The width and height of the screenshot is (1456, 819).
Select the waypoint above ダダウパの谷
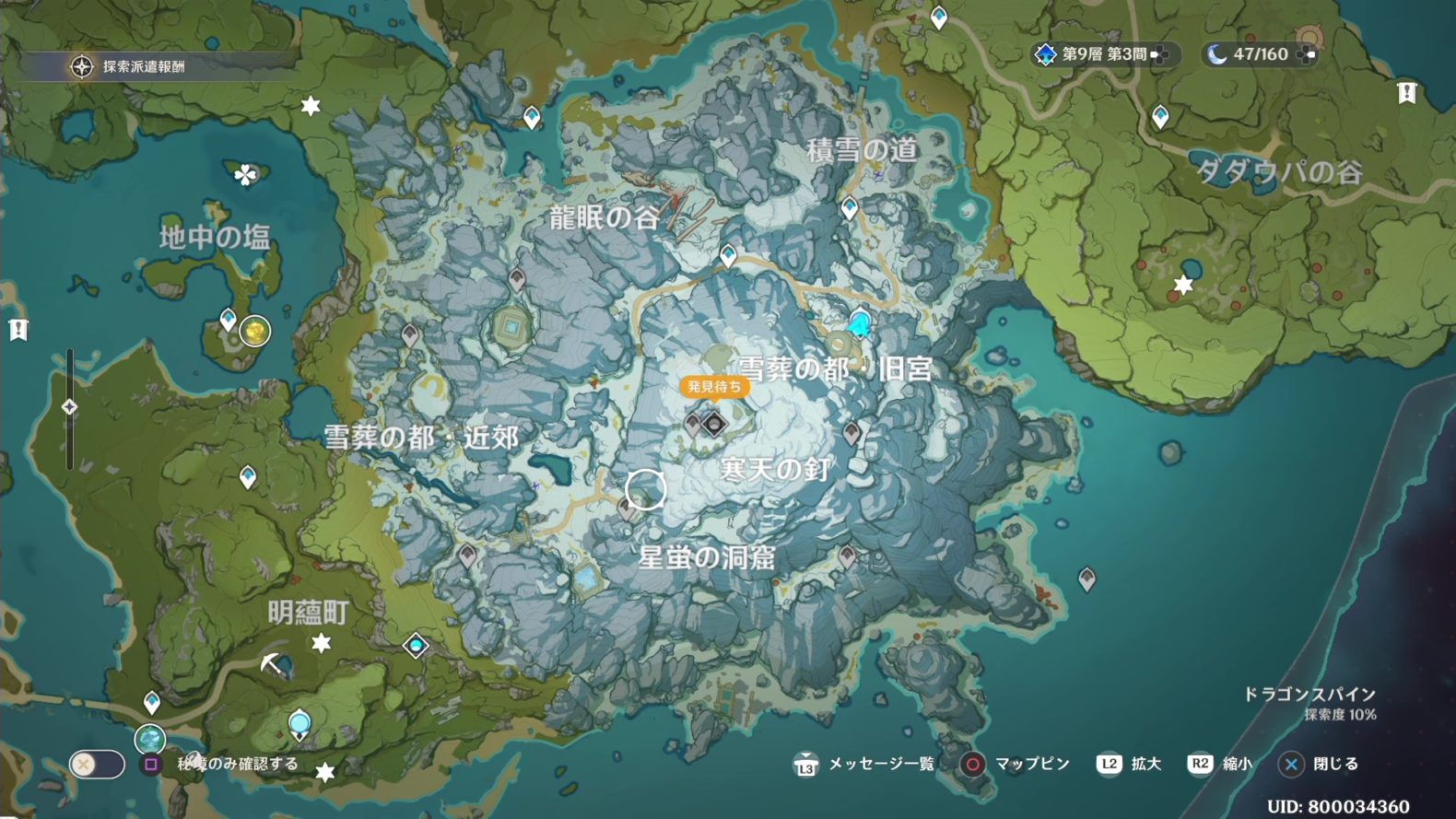coord(1160,116)
